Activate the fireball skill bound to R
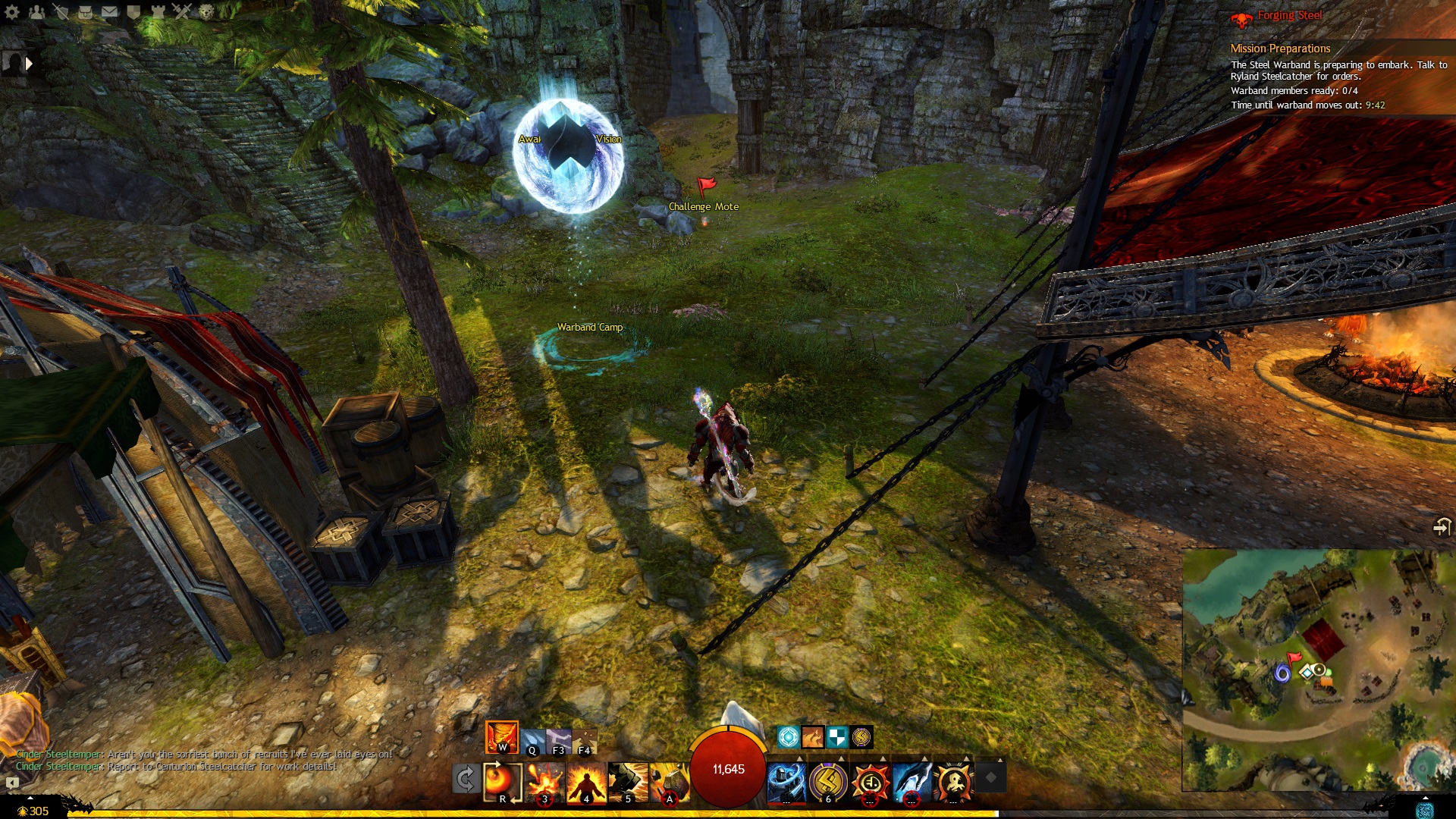 click(x=502, y=781)
